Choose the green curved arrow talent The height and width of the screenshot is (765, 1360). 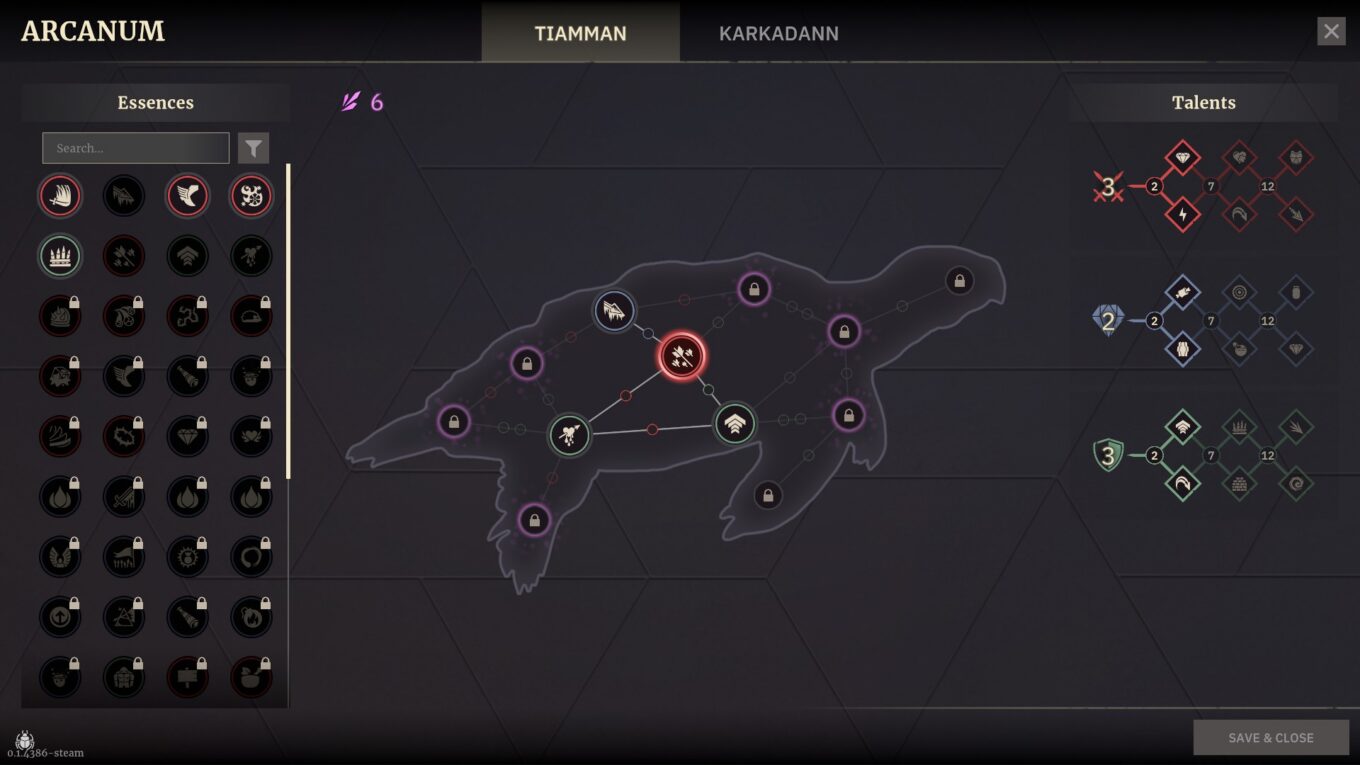pyautogui.click(x=1182, y=484)
